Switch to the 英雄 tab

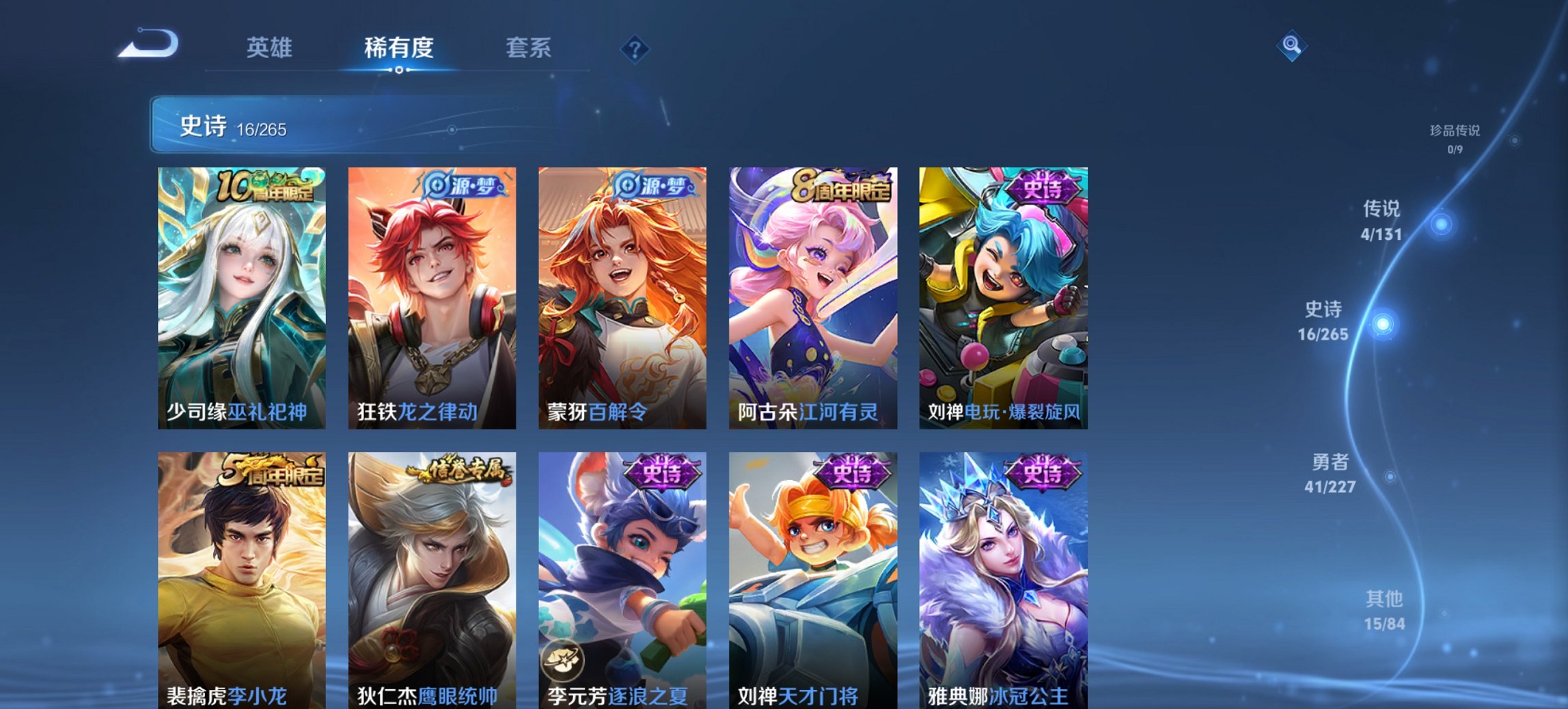(x=270, y=48)
